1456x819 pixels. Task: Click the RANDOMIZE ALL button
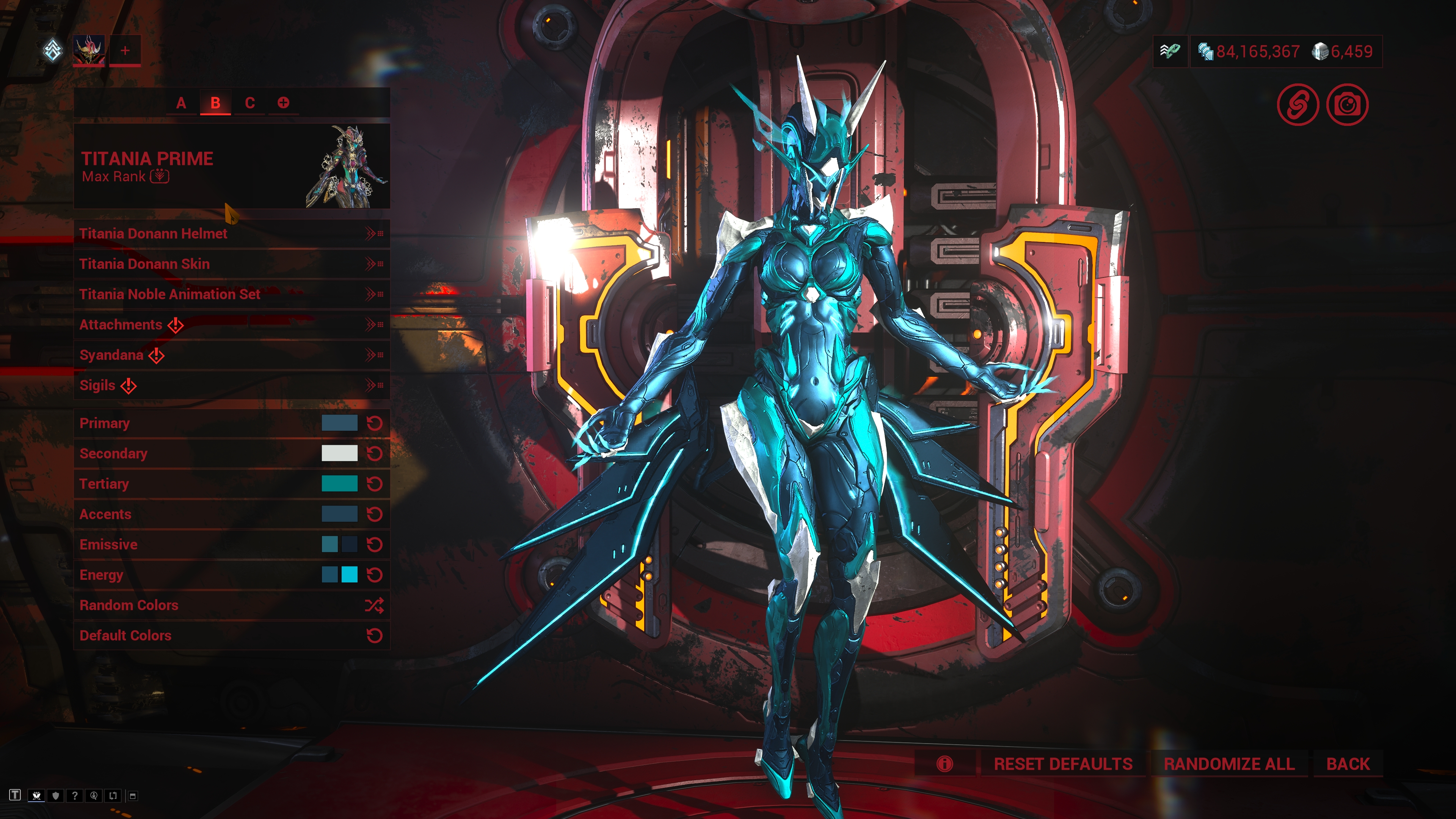click(x=1229, y=764)
